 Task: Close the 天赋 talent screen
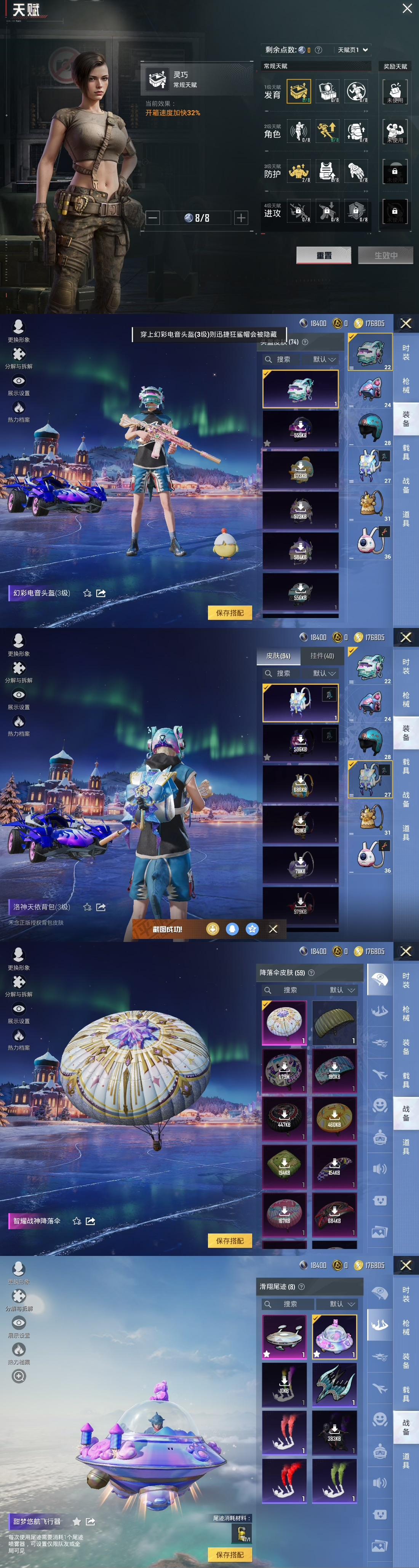[x=407, y=8]
